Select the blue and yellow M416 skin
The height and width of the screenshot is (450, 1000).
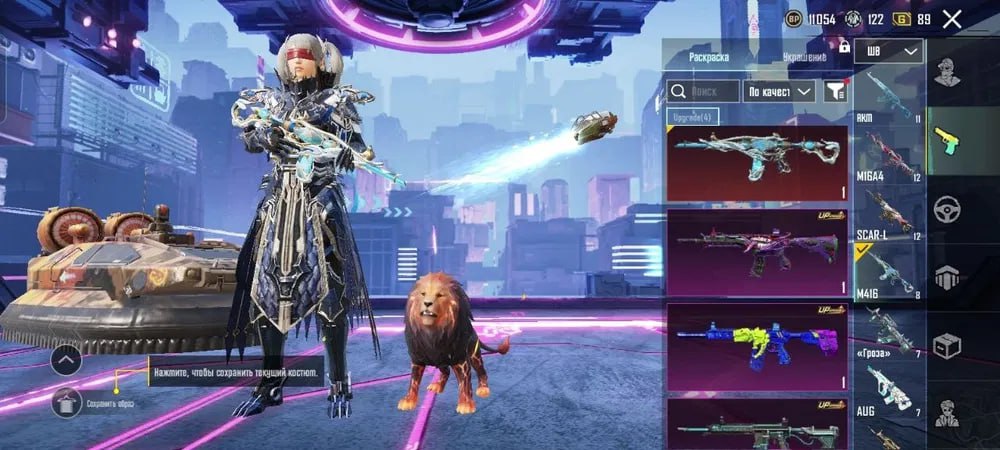[756, 342]
